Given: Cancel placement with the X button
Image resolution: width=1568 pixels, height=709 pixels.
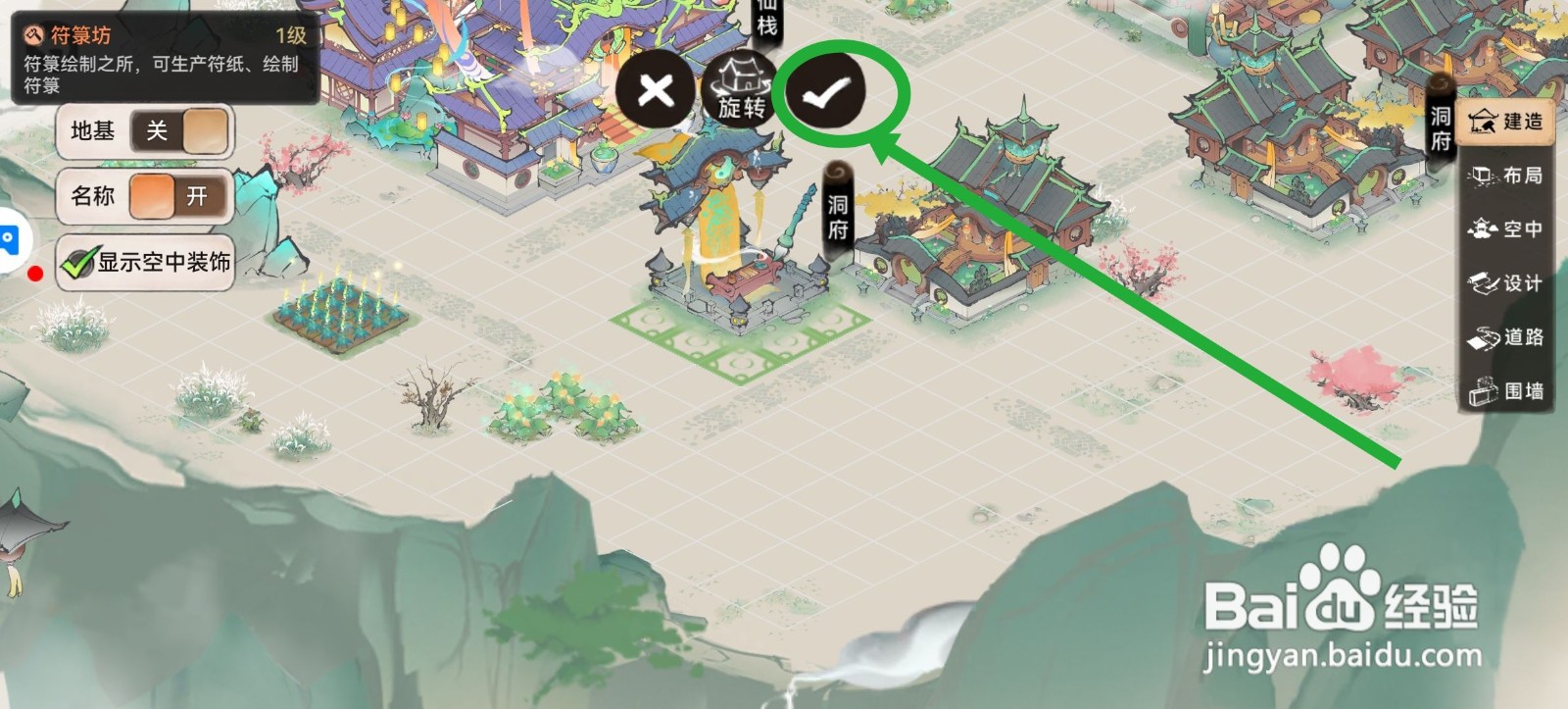Looking at the screenshot, I should tap(656, 92).
